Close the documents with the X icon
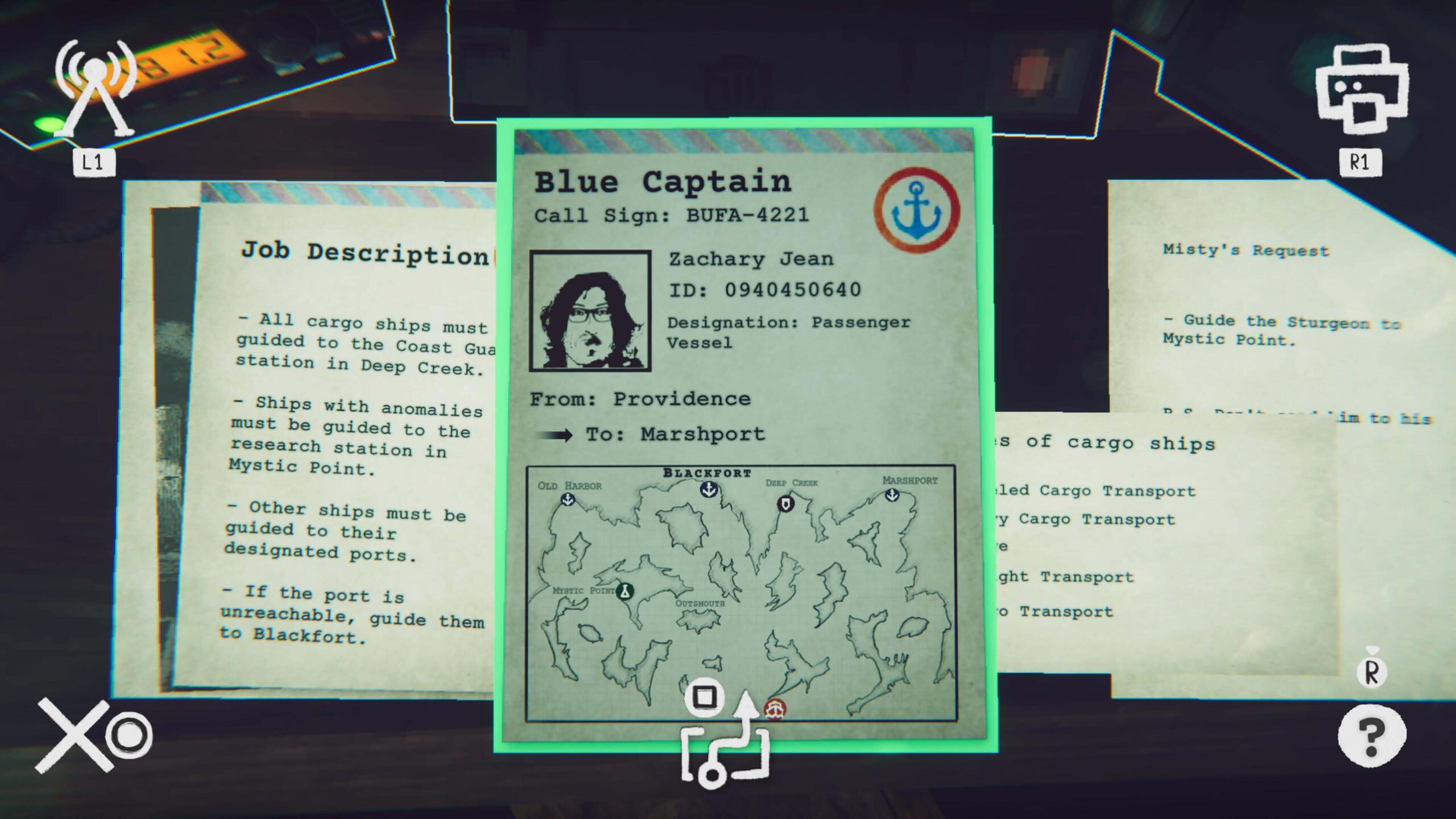1456x819 pixels. [x=75, y=736]
